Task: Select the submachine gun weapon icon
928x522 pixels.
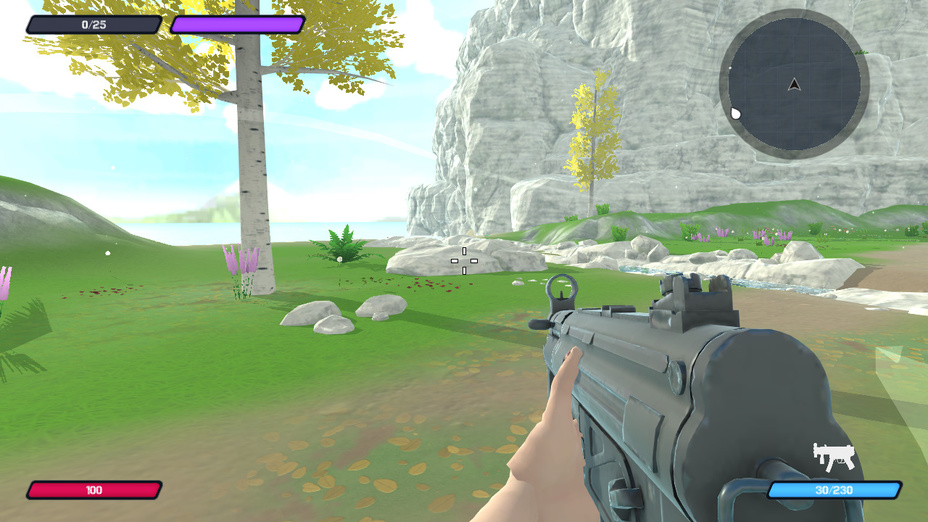Action: coord(833,457)
